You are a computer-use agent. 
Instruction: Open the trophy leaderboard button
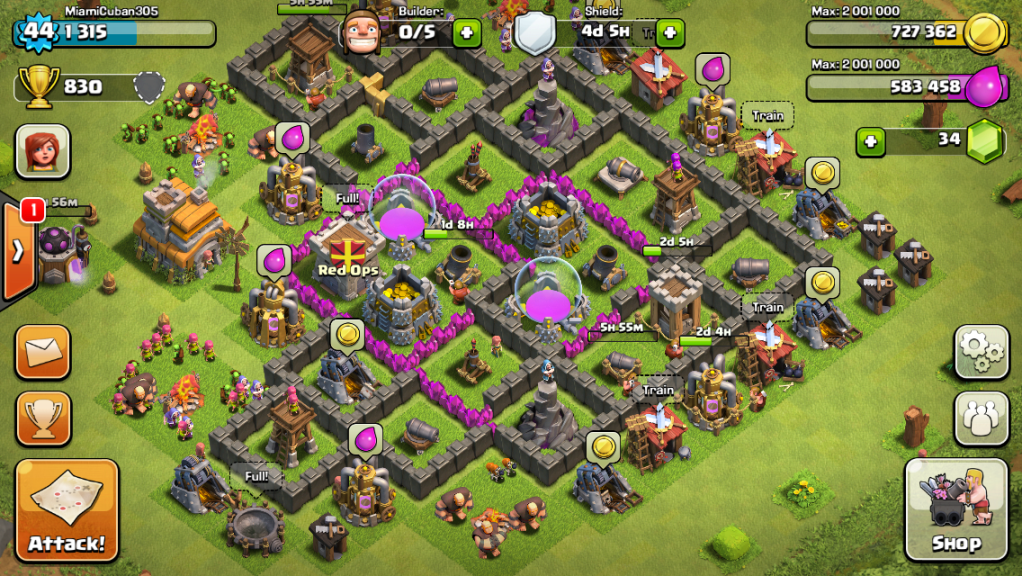(43, 417)
